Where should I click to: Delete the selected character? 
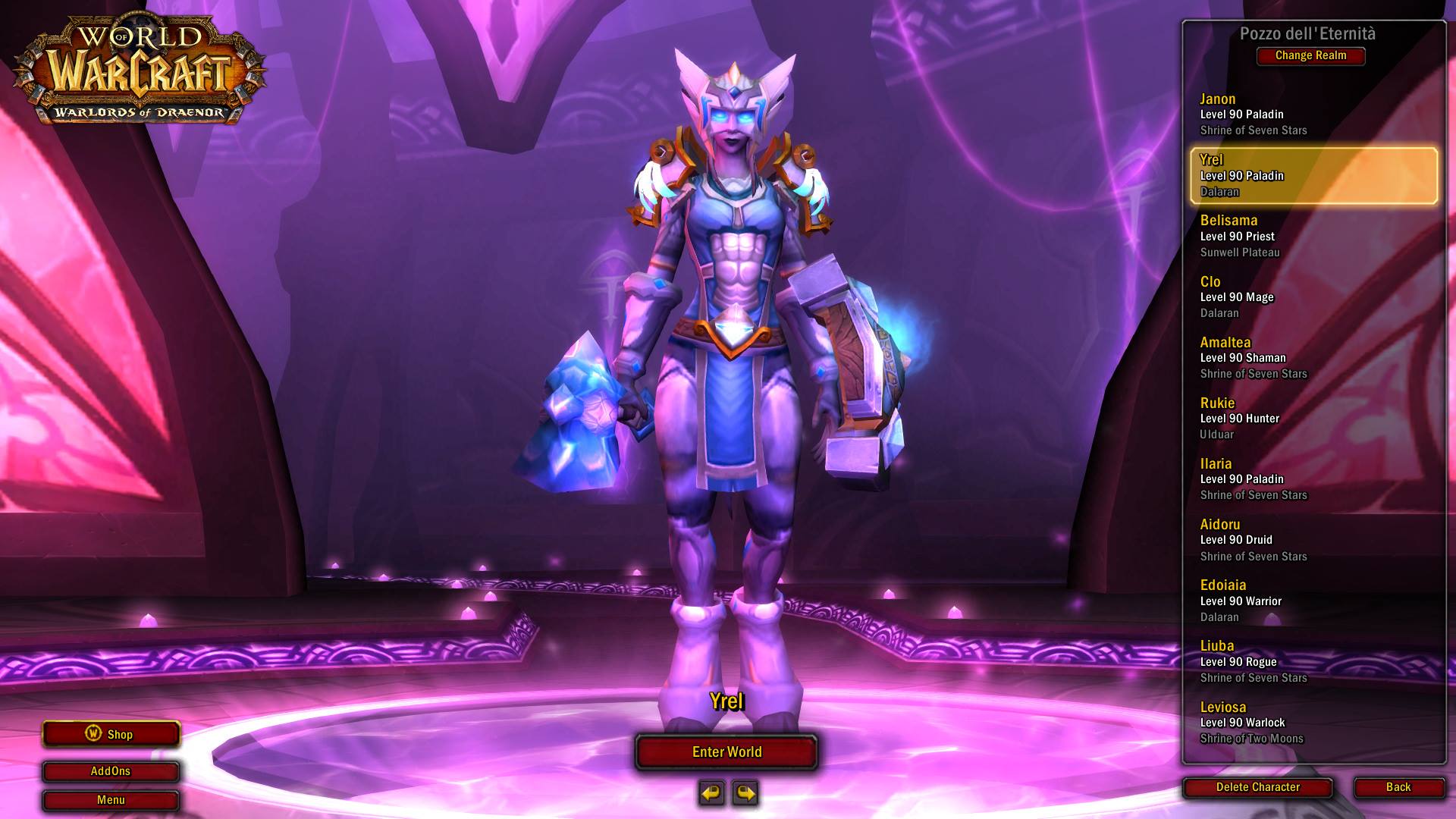[x=1257, y=787]
